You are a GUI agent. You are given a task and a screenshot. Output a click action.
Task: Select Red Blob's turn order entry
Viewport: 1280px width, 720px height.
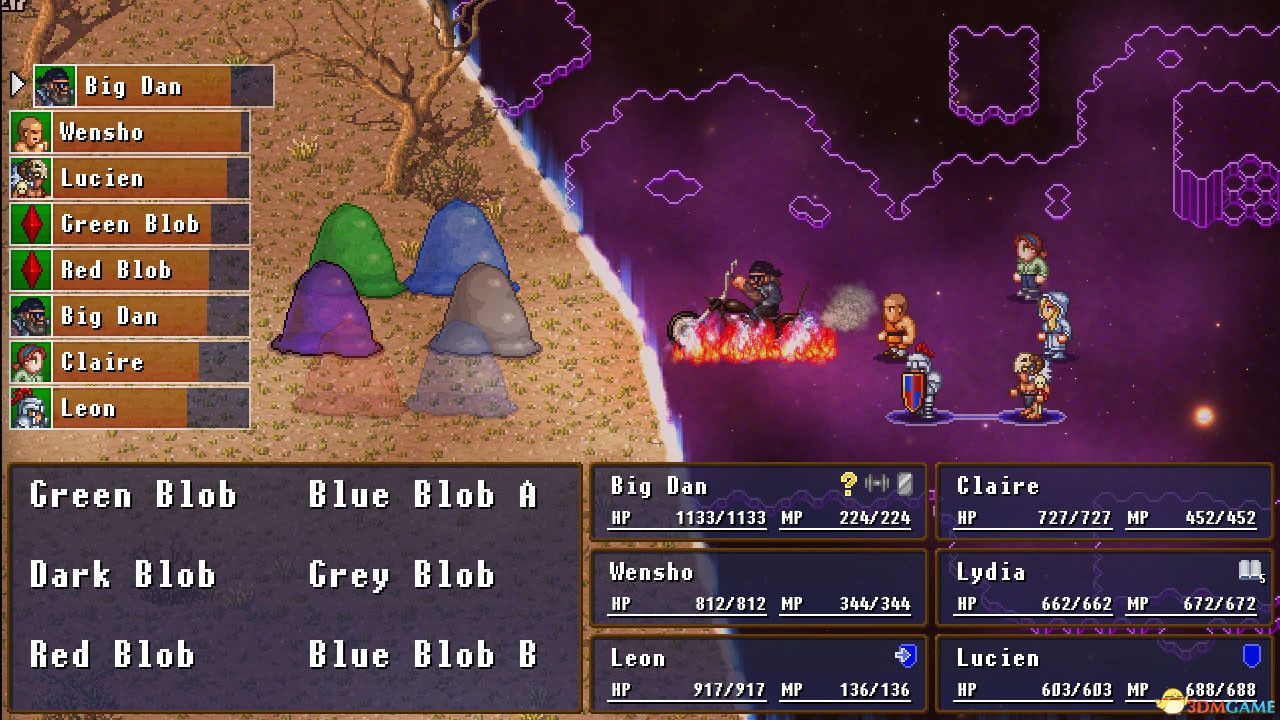pyautogui.click(x=129, y=270)
